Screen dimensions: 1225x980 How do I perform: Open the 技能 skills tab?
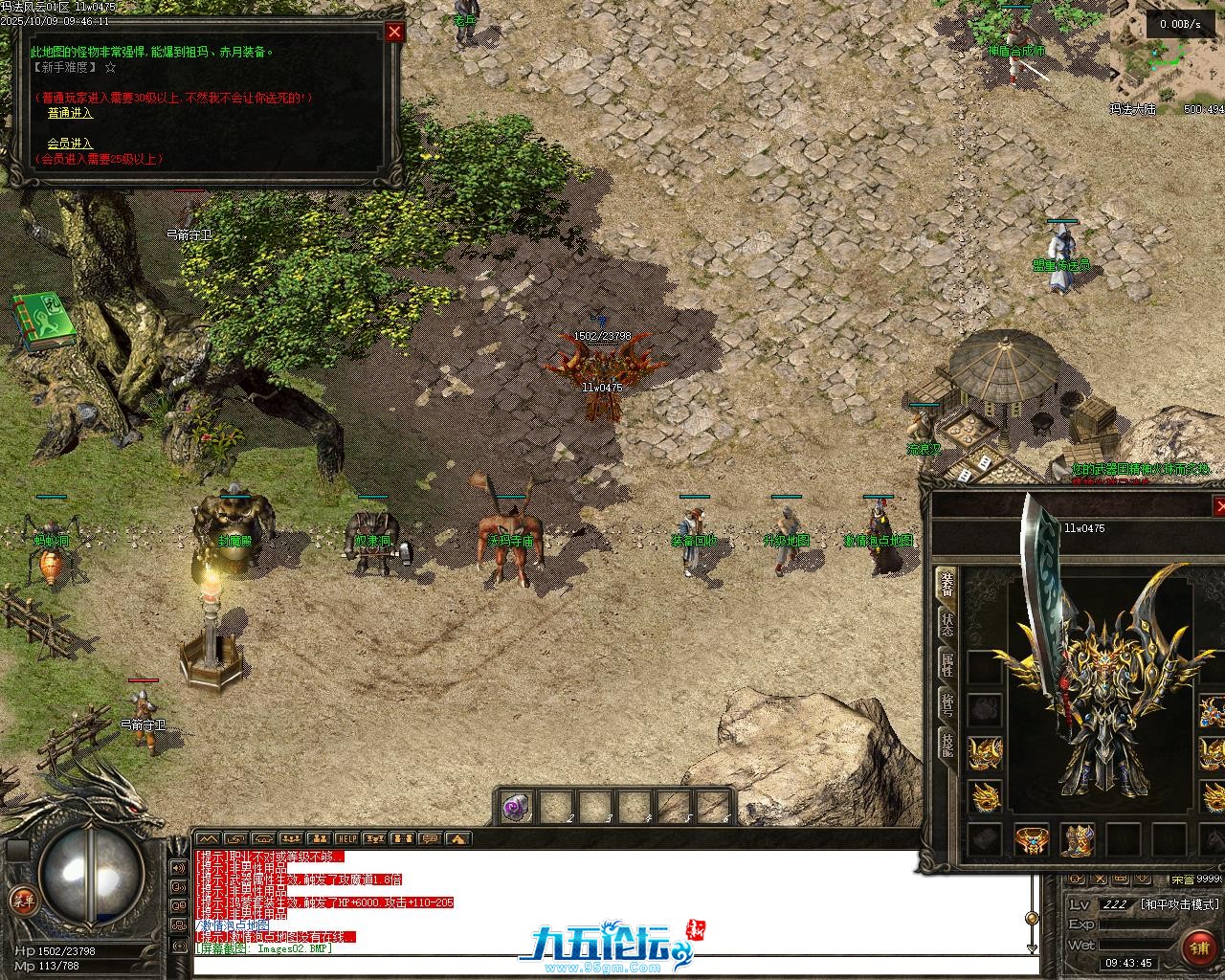(x=947, y=744)
